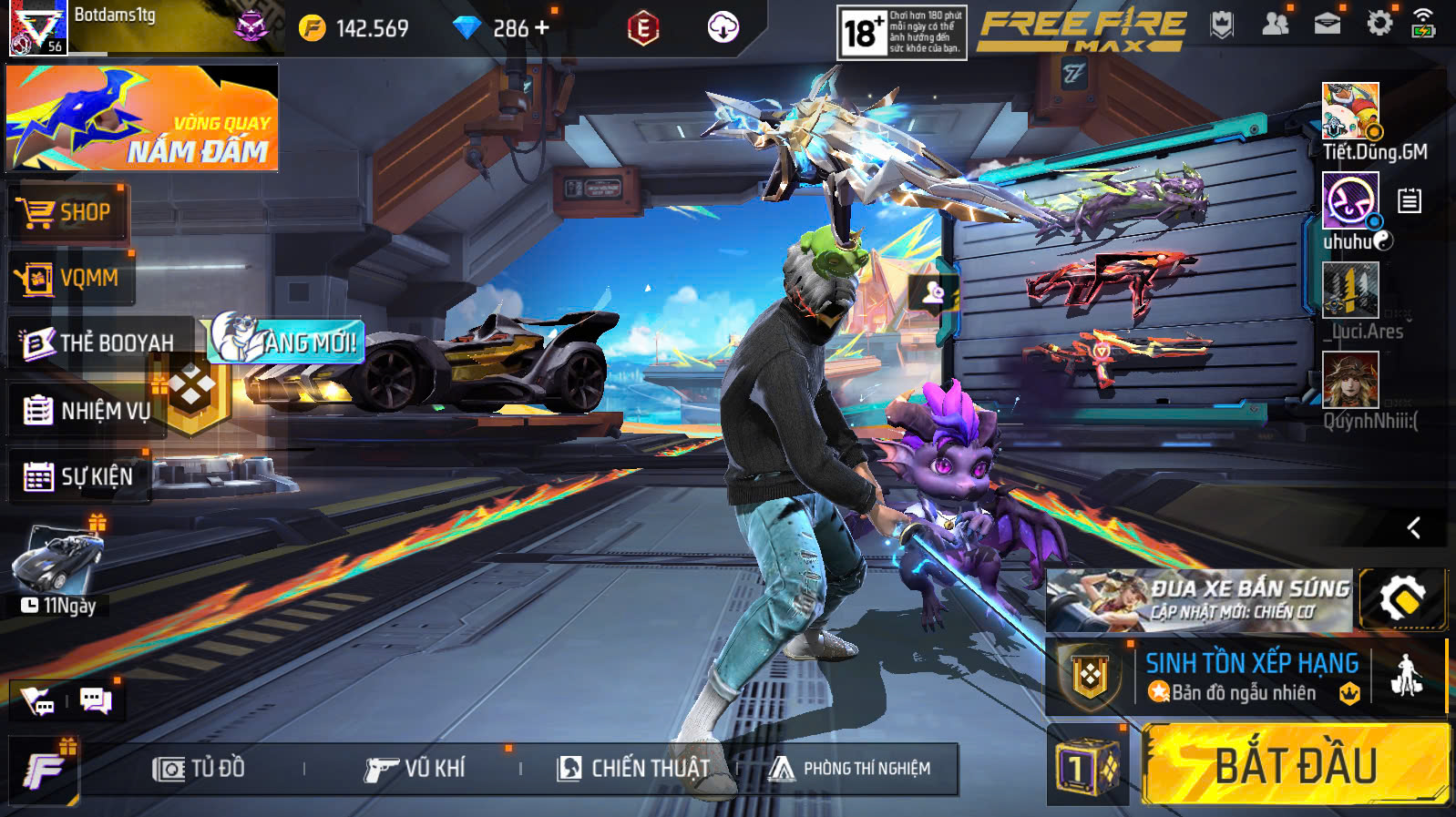Open the VQMM lucky spin menu
The height and width of the screenshot is (817, 1456).
69,278
